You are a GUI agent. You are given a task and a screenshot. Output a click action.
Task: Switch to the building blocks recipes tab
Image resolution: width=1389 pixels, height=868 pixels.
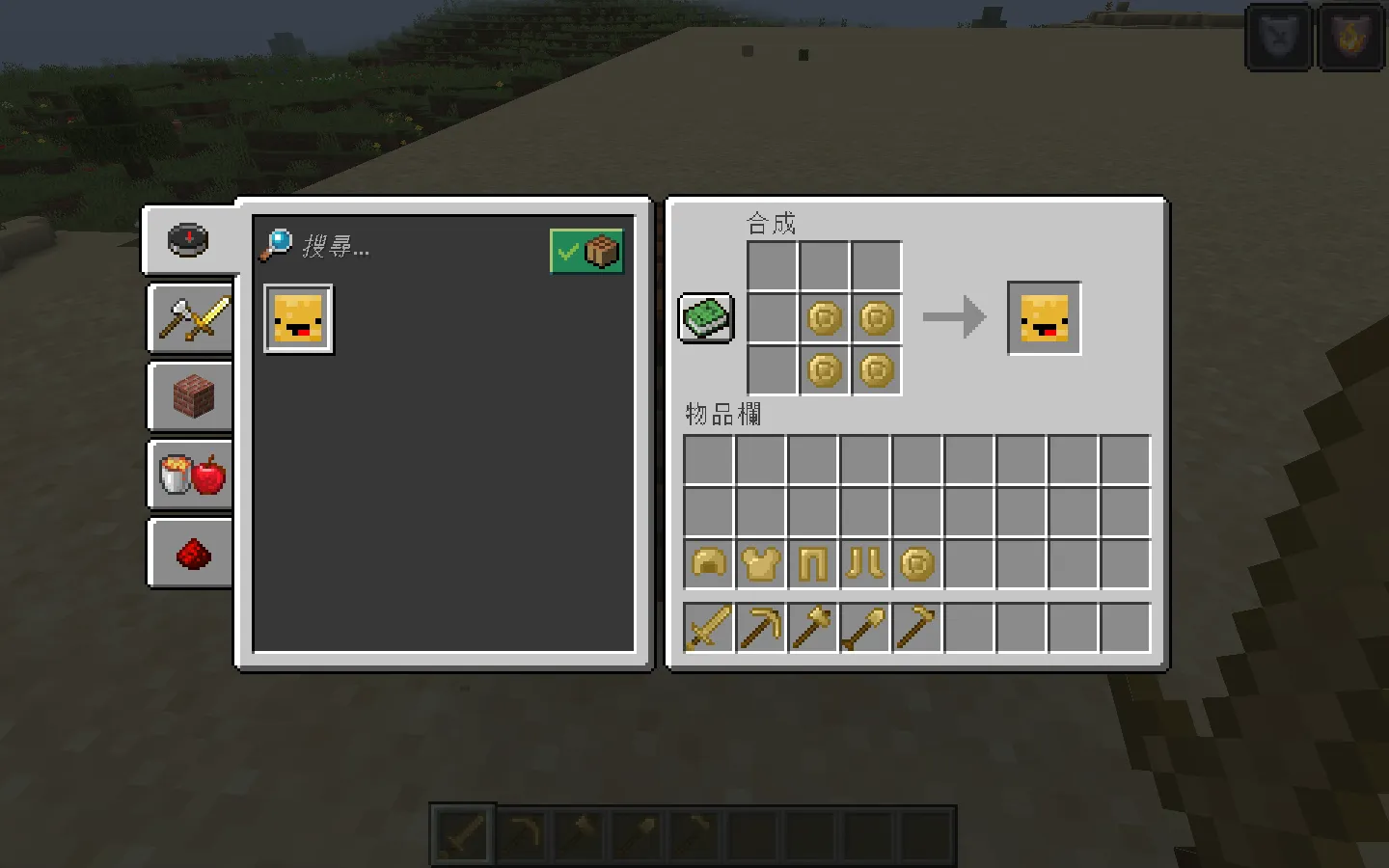190,397
